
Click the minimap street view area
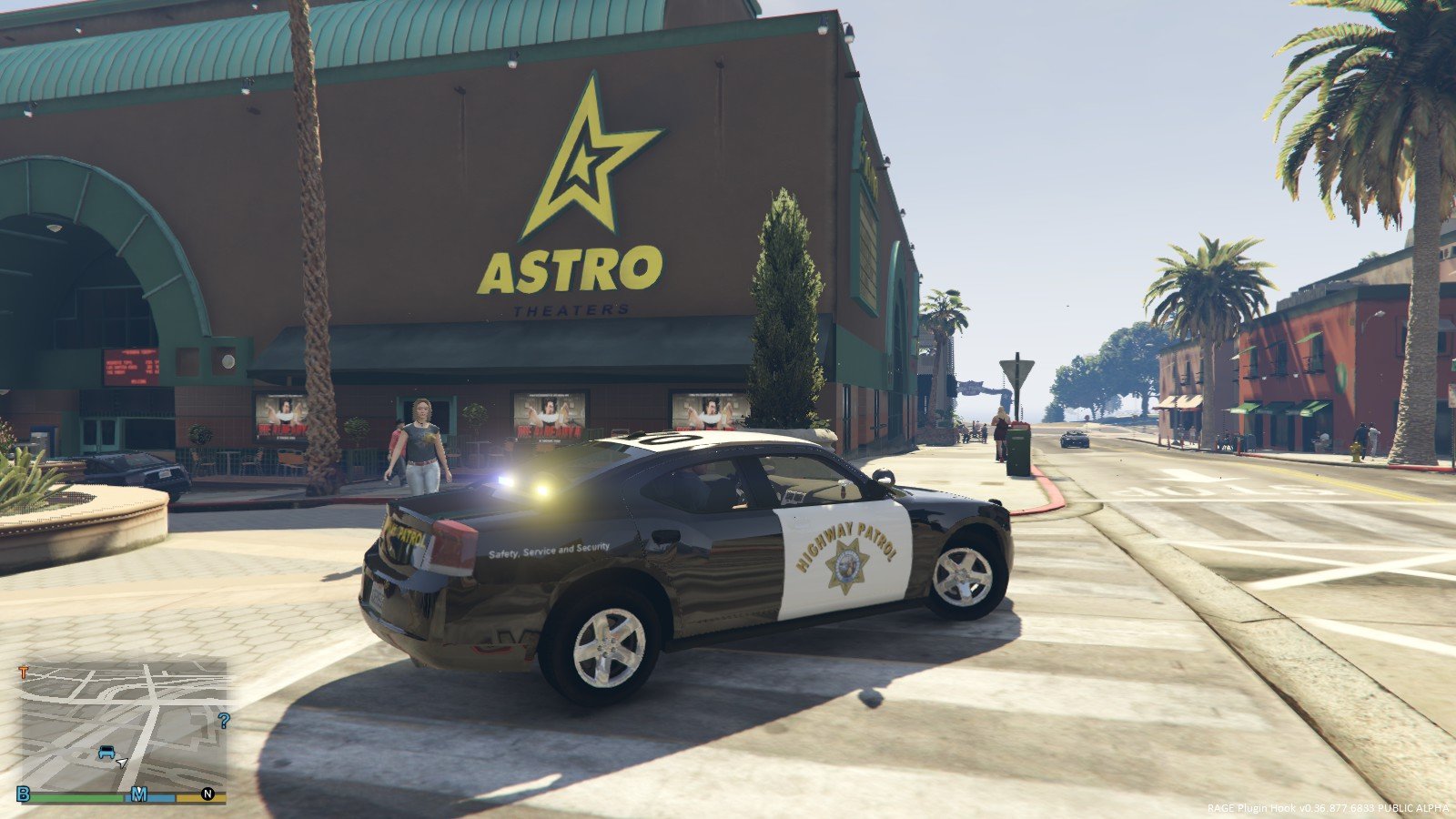(x=118, y=719)
